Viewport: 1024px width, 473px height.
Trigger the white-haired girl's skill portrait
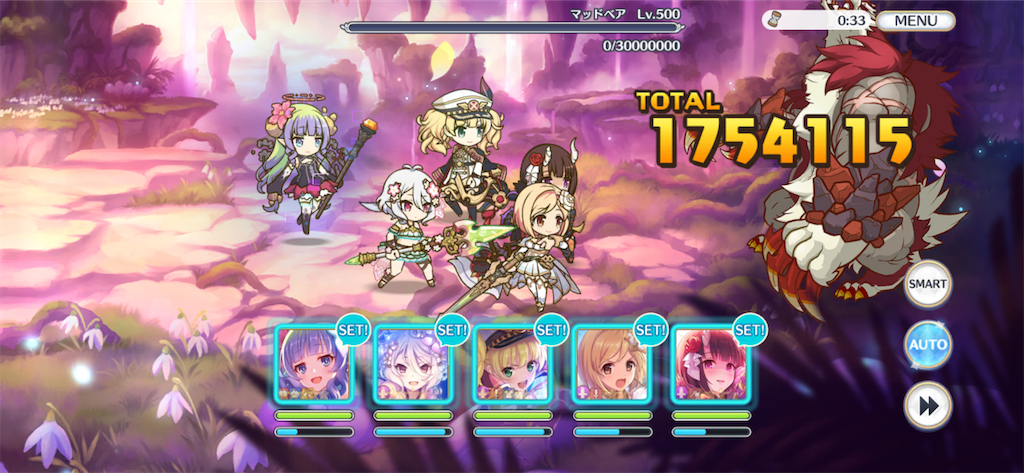[x=413, y=364]
